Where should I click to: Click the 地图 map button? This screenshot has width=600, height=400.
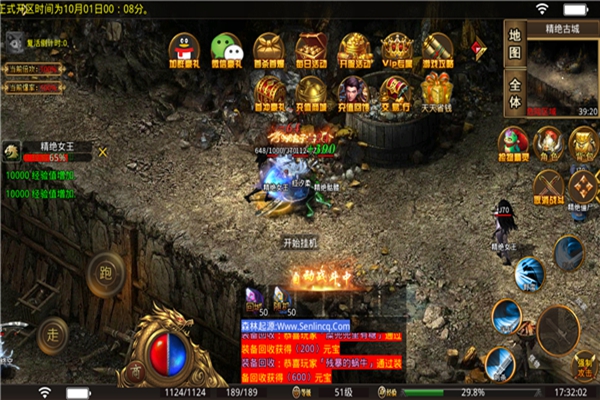point(515,44)
